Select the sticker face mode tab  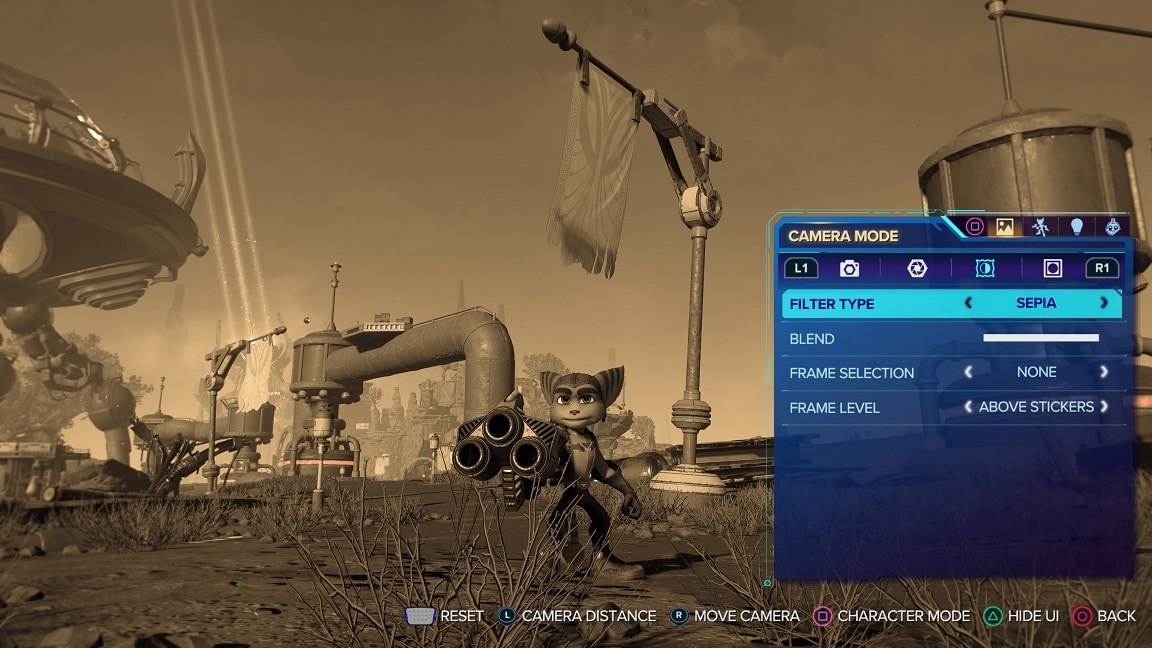[x=1113, y=227]
